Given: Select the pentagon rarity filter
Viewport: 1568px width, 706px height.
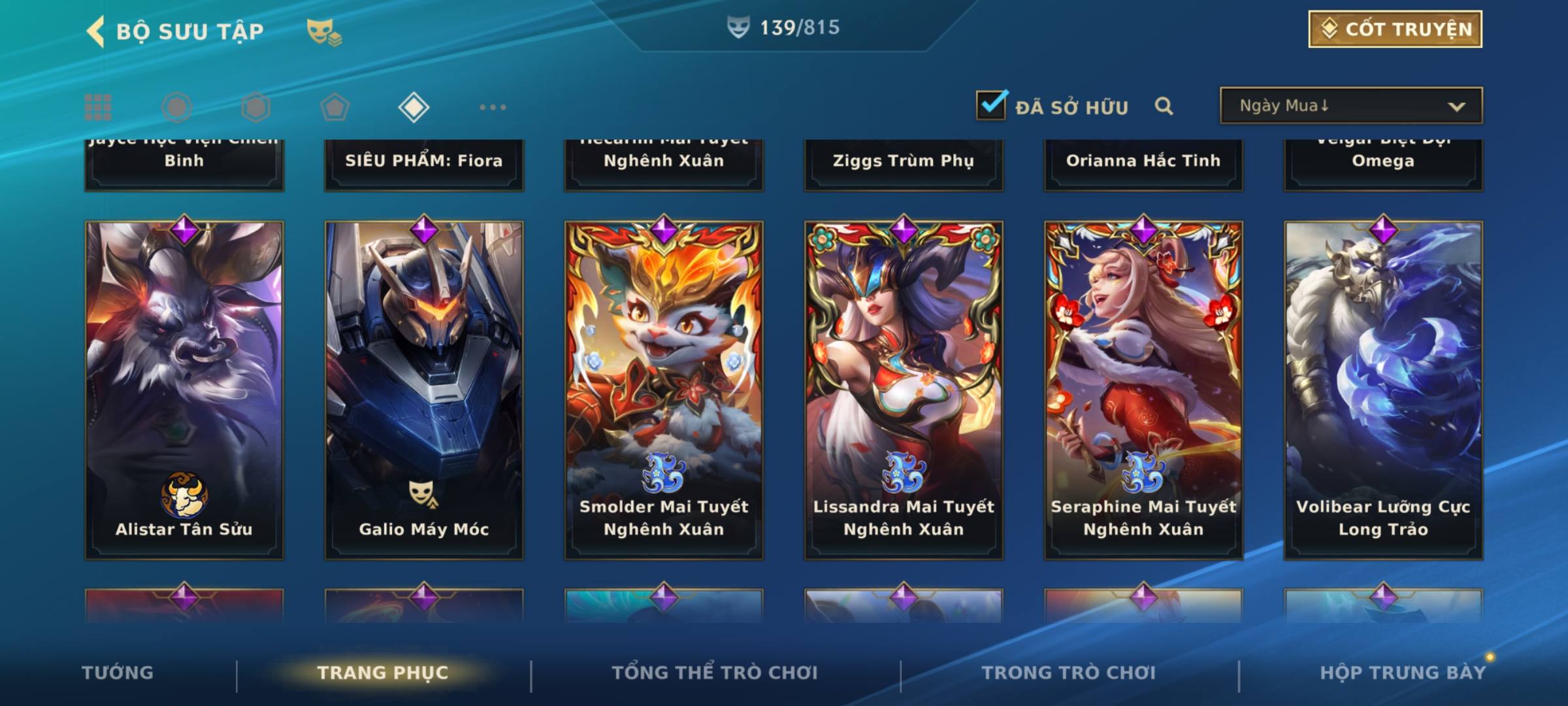Looking at the screenshot, I should click(x=335, y=107).
